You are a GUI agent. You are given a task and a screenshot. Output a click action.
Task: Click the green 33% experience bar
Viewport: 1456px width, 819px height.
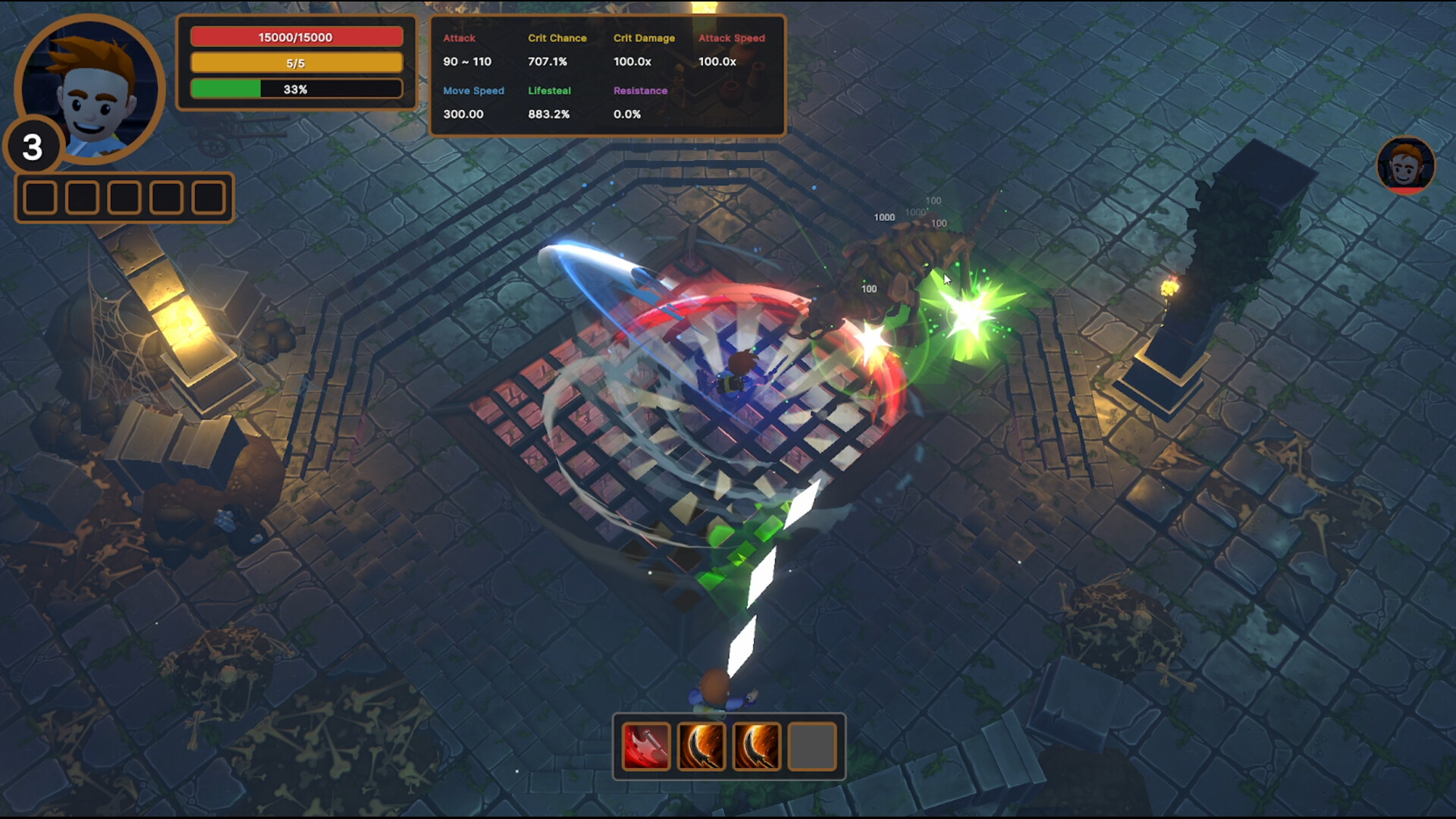click(x=296, y=89)
